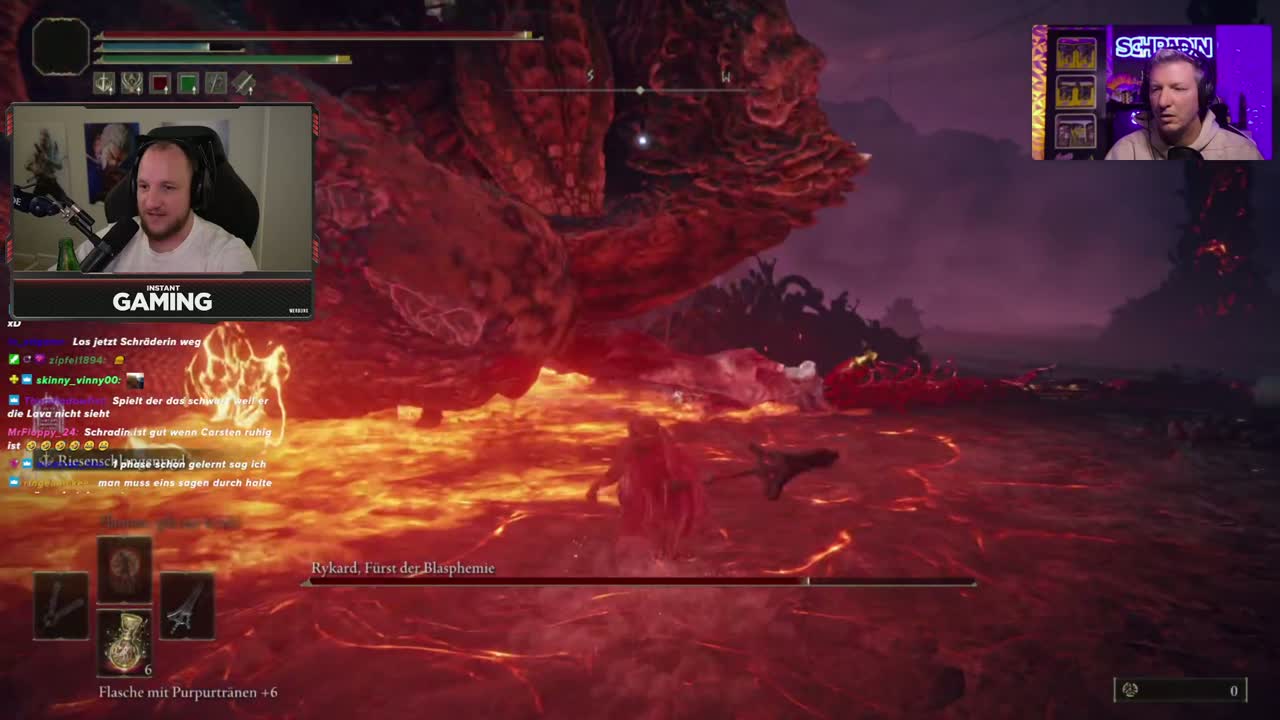The height and width of the screenshot is (720, 1280).
Task: Inspect the red square buff icon
Action: pos(160,84)
